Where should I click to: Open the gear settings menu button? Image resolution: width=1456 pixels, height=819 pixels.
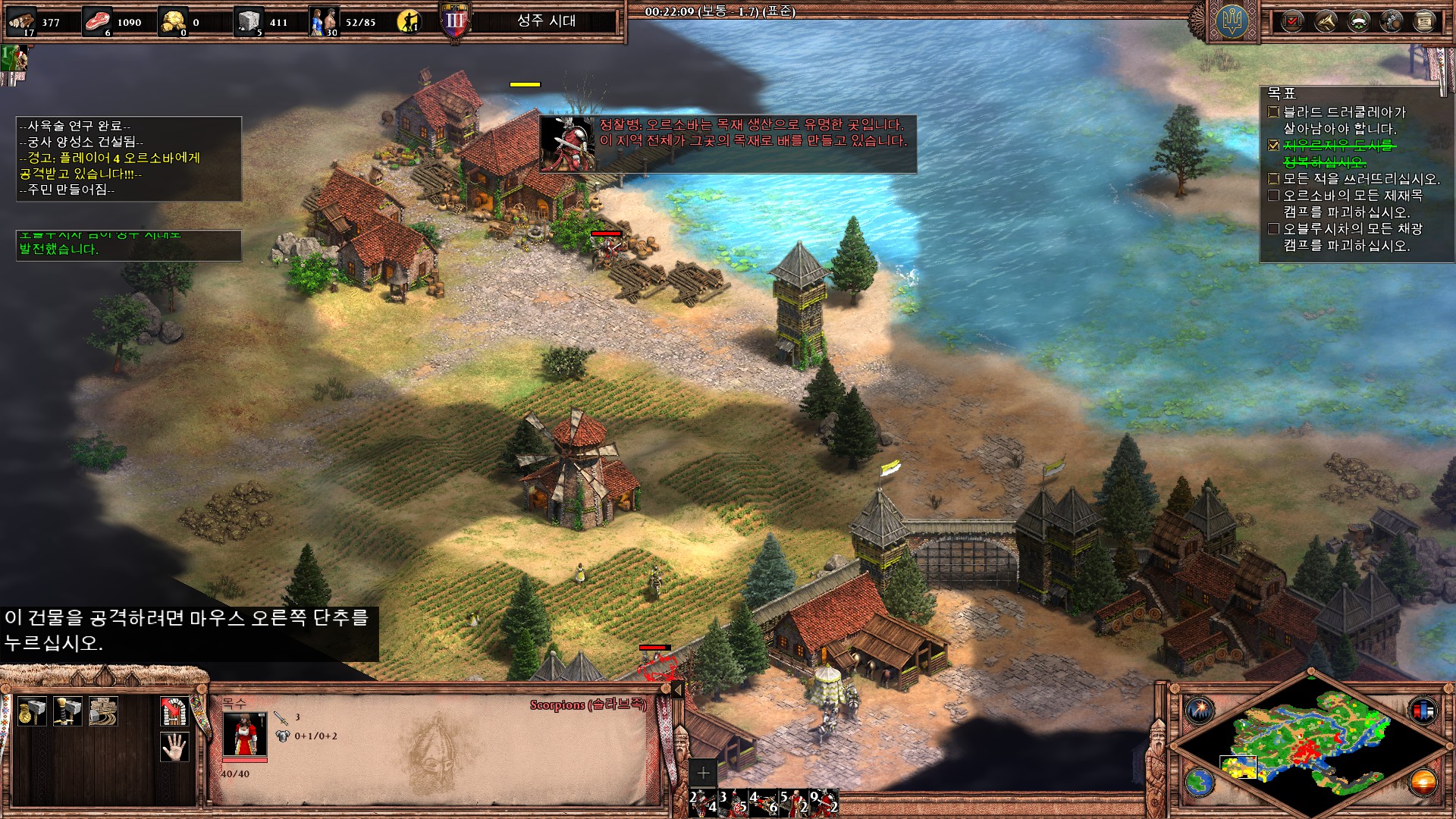tap(1392, 21)
